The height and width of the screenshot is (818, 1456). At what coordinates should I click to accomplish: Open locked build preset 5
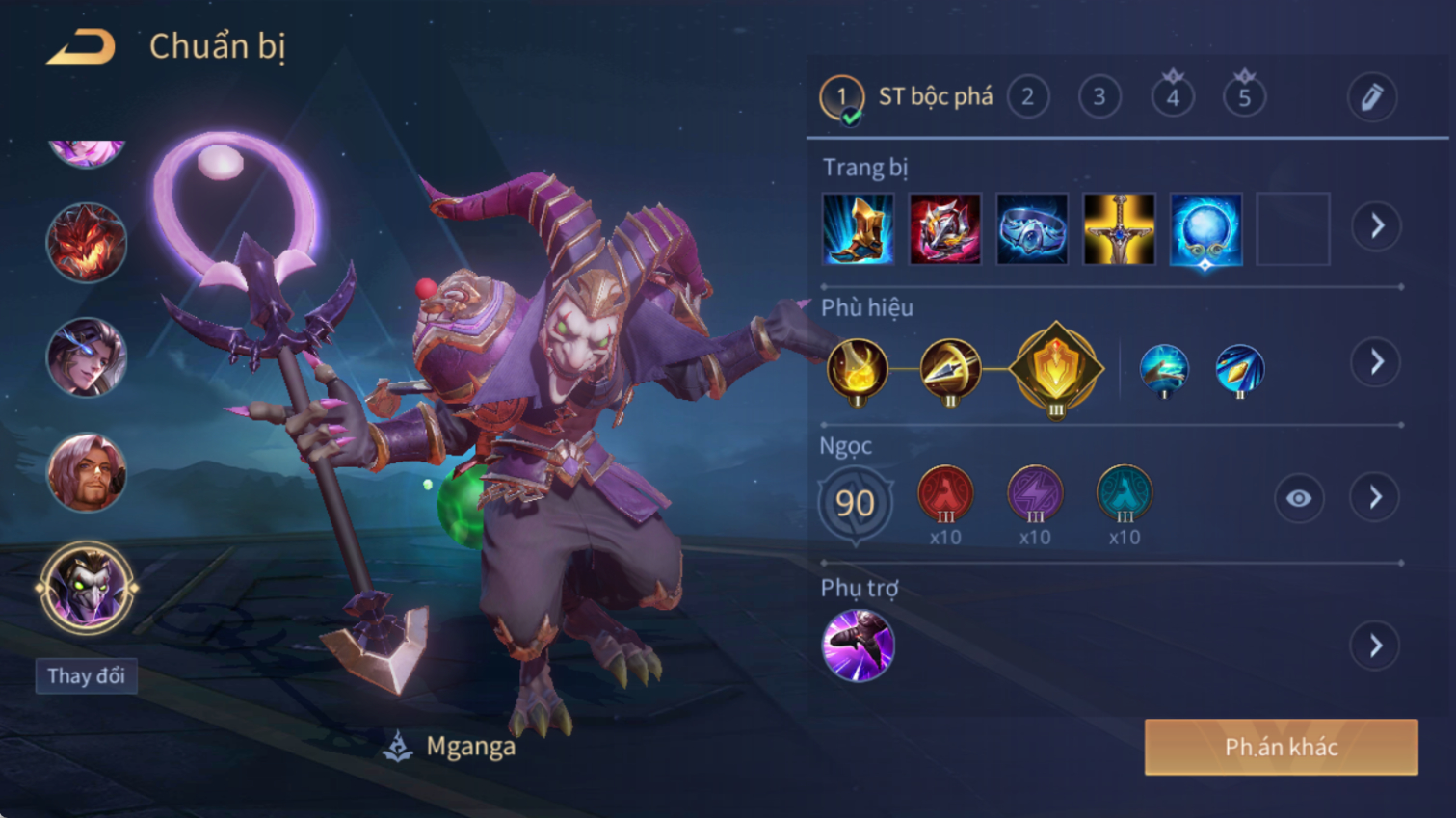(x=1244, y=97)
